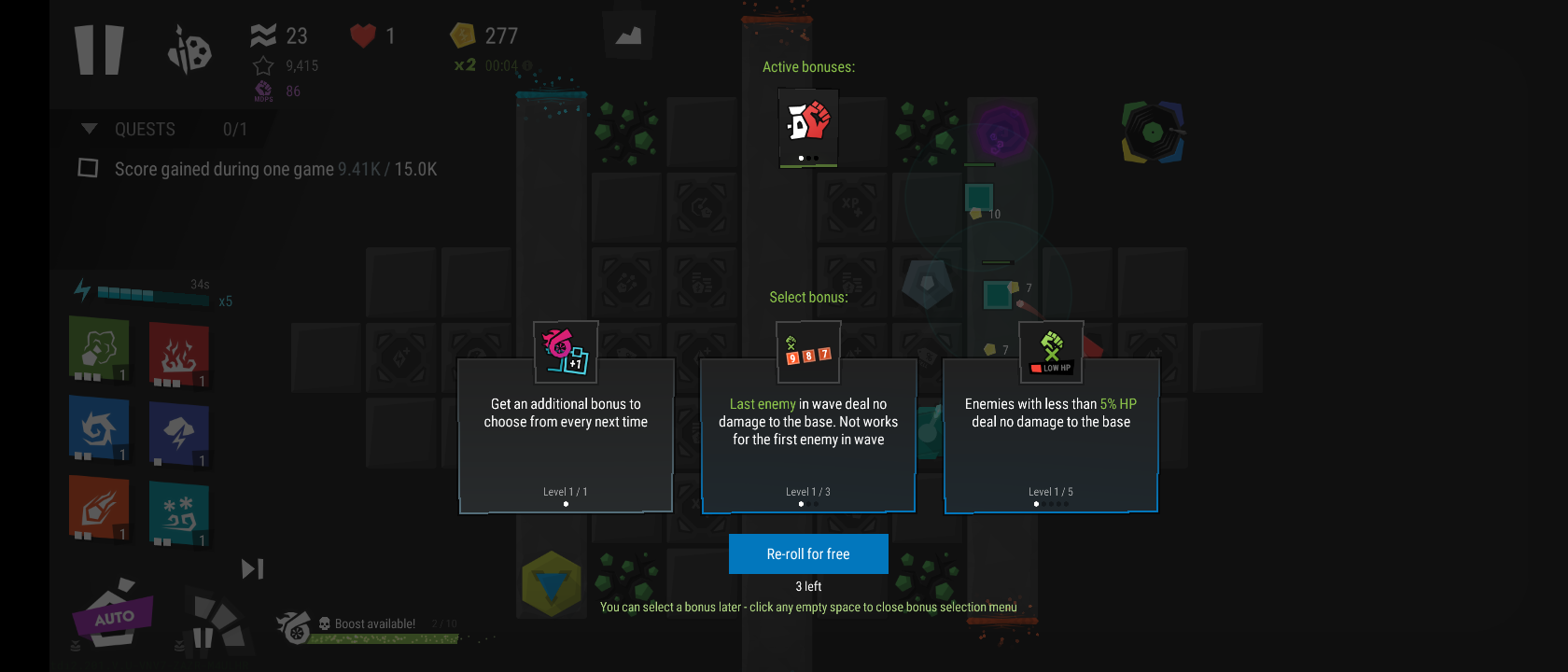Fire the orange meteor ability
The width and height of the screenshot is (1568, 672).
click(99, 507)
